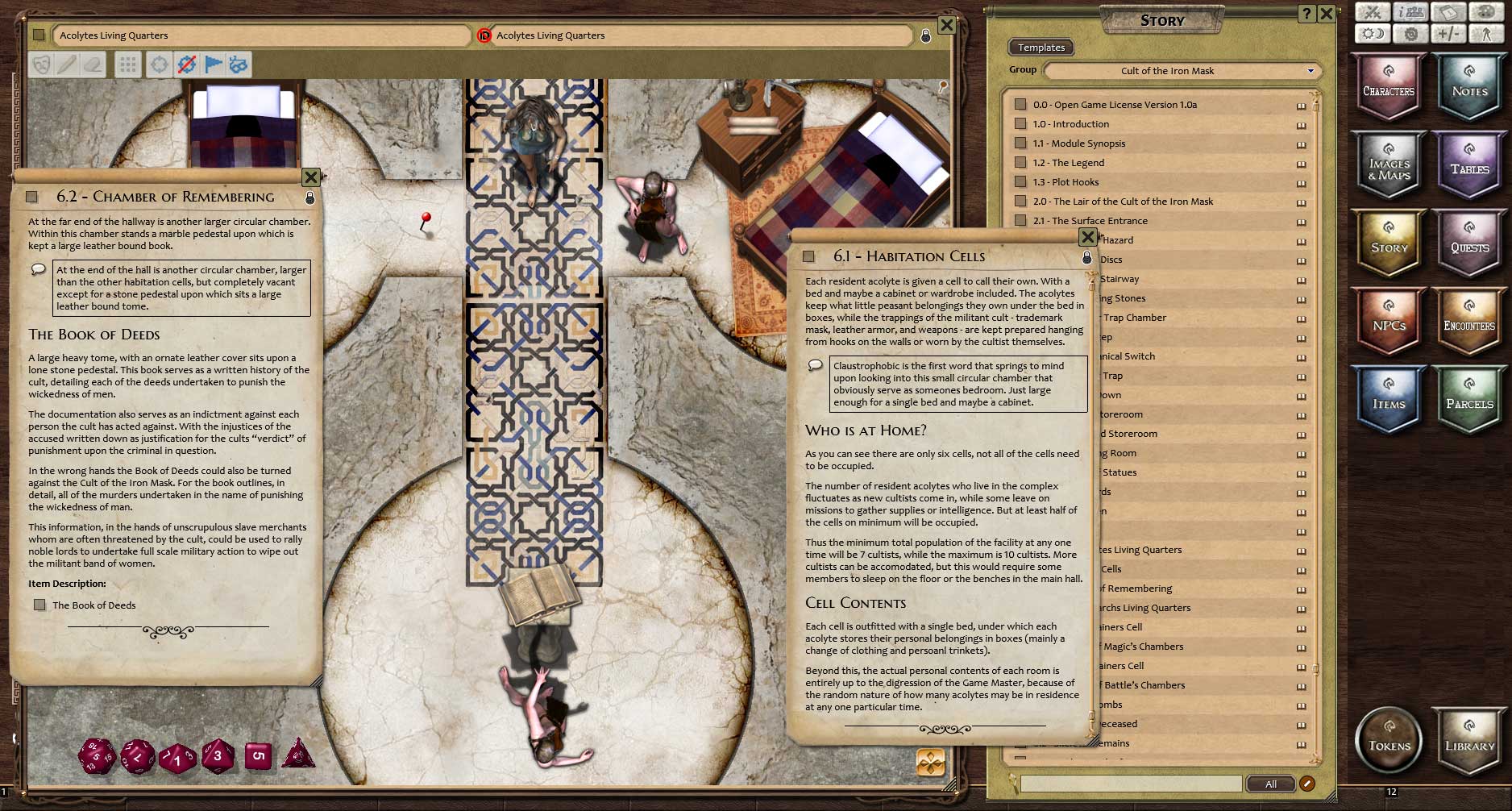This screenshot has width=1512, height=811.
Task: Open the Characters sidebar panel
Action: [x=1388, y=87]
